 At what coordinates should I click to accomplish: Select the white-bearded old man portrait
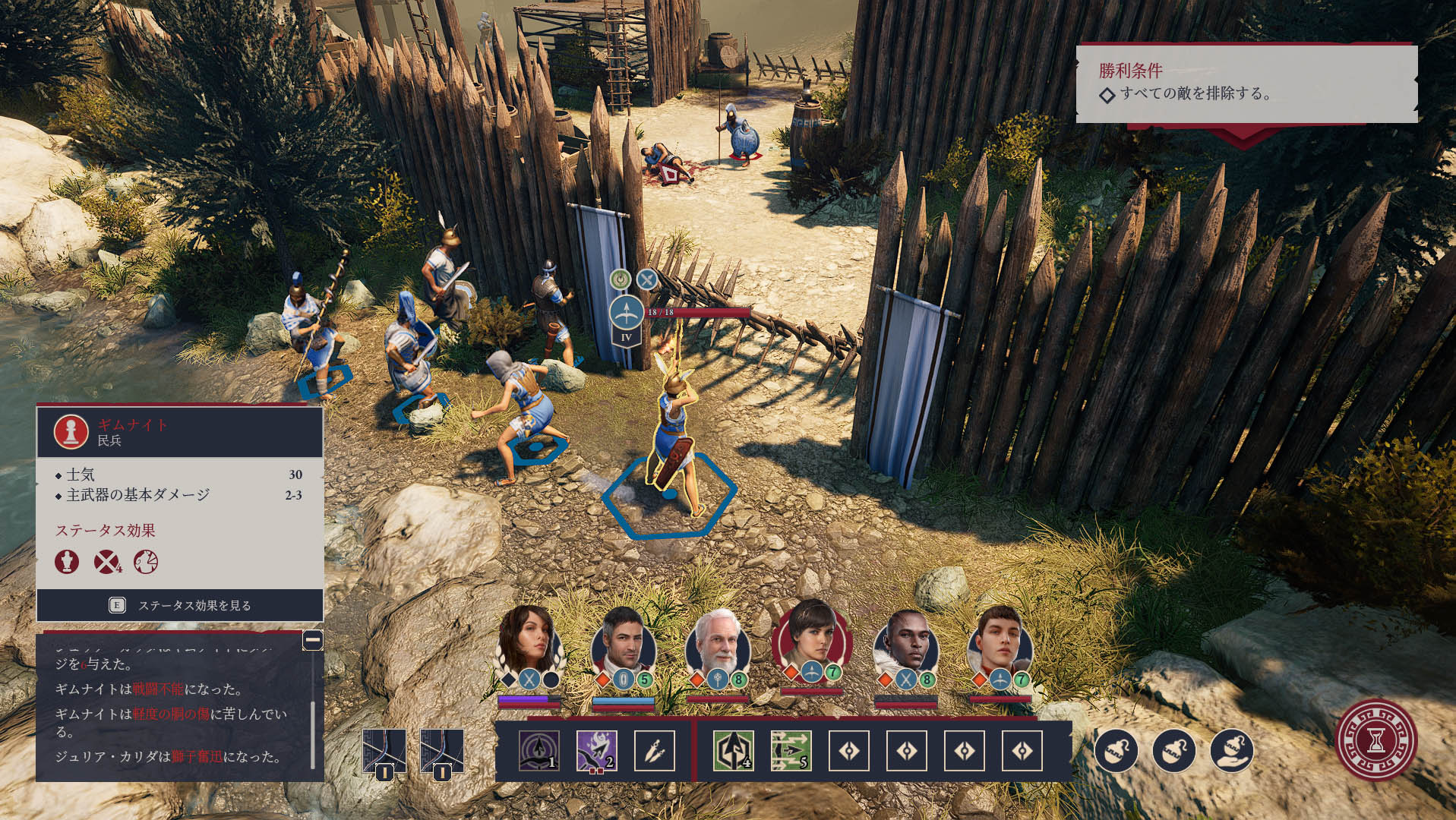pos(717,644)
